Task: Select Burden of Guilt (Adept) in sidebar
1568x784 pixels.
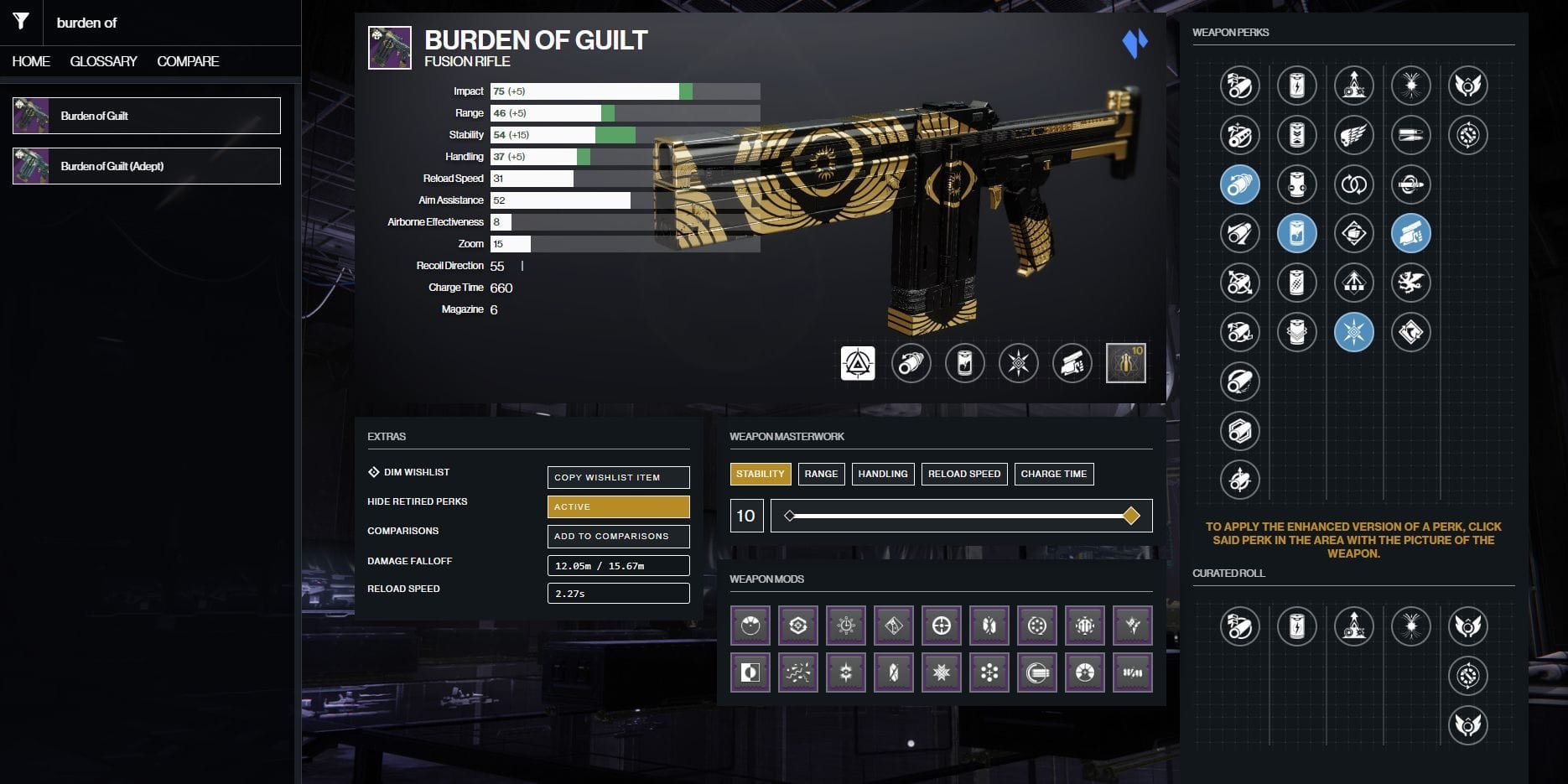Action: (147, 166)
